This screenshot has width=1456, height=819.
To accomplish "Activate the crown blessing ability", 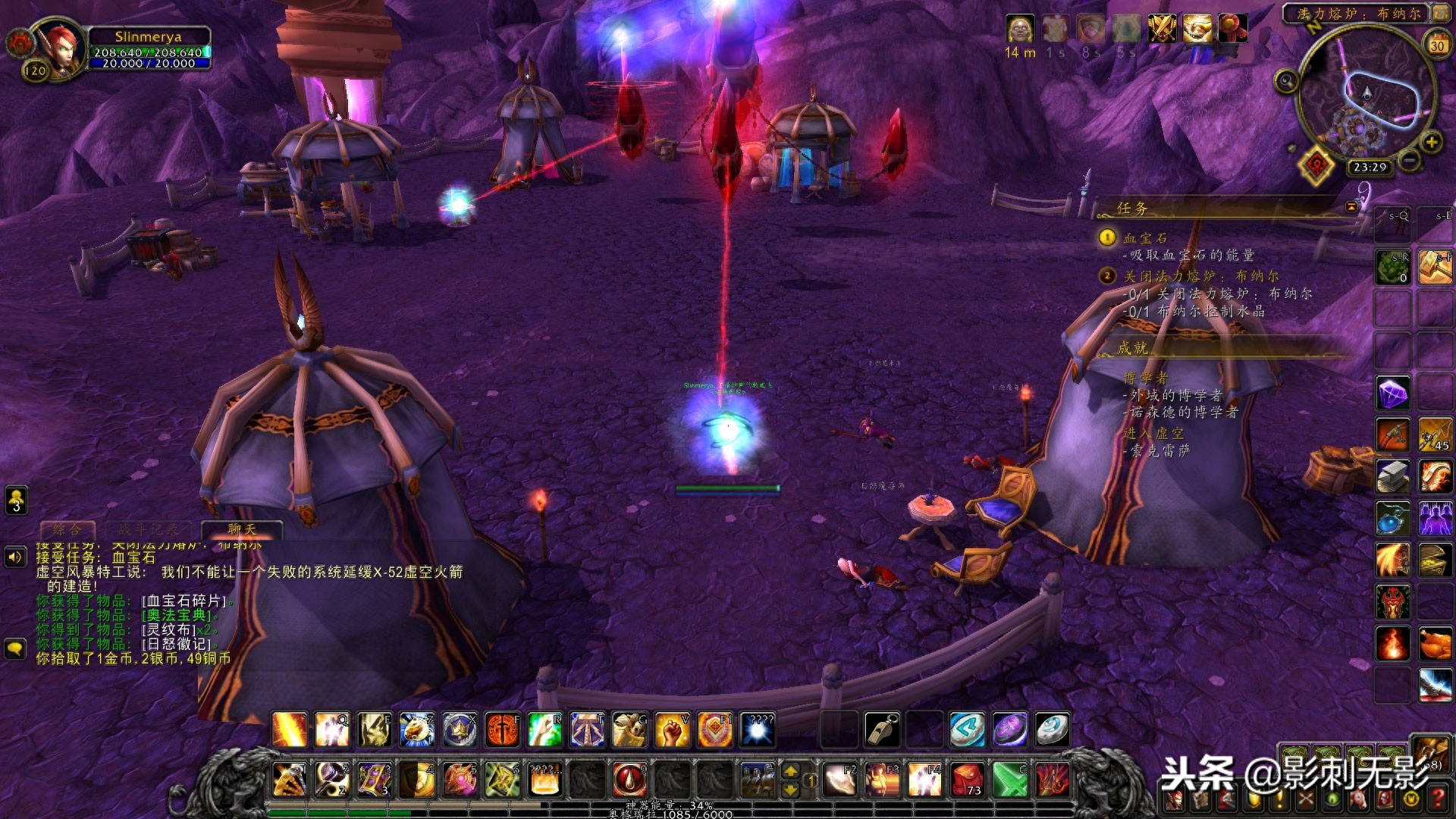I will [460, 730].
